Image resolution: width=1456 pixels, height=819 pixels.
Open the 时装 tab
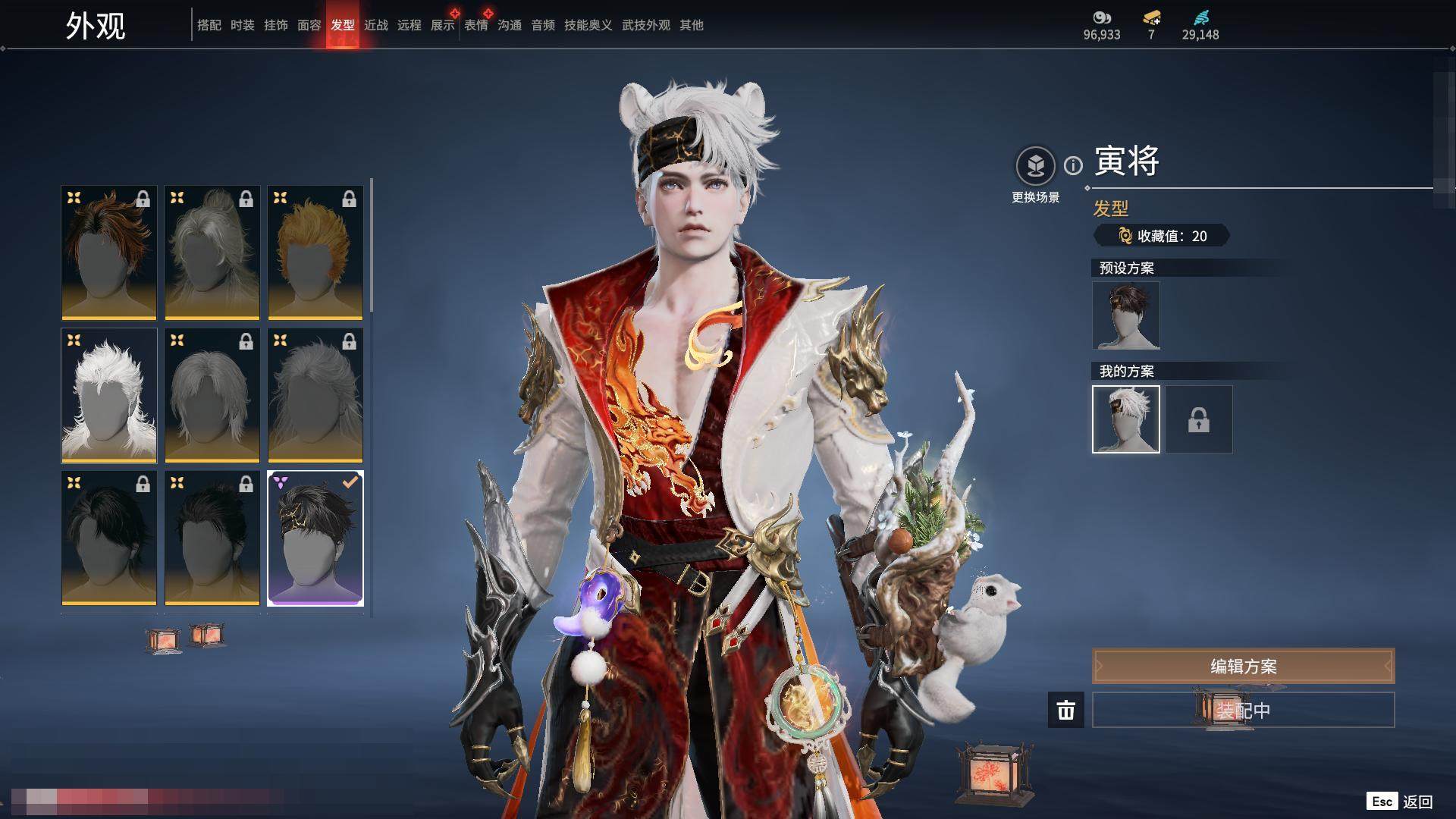[x=242, y=25]
